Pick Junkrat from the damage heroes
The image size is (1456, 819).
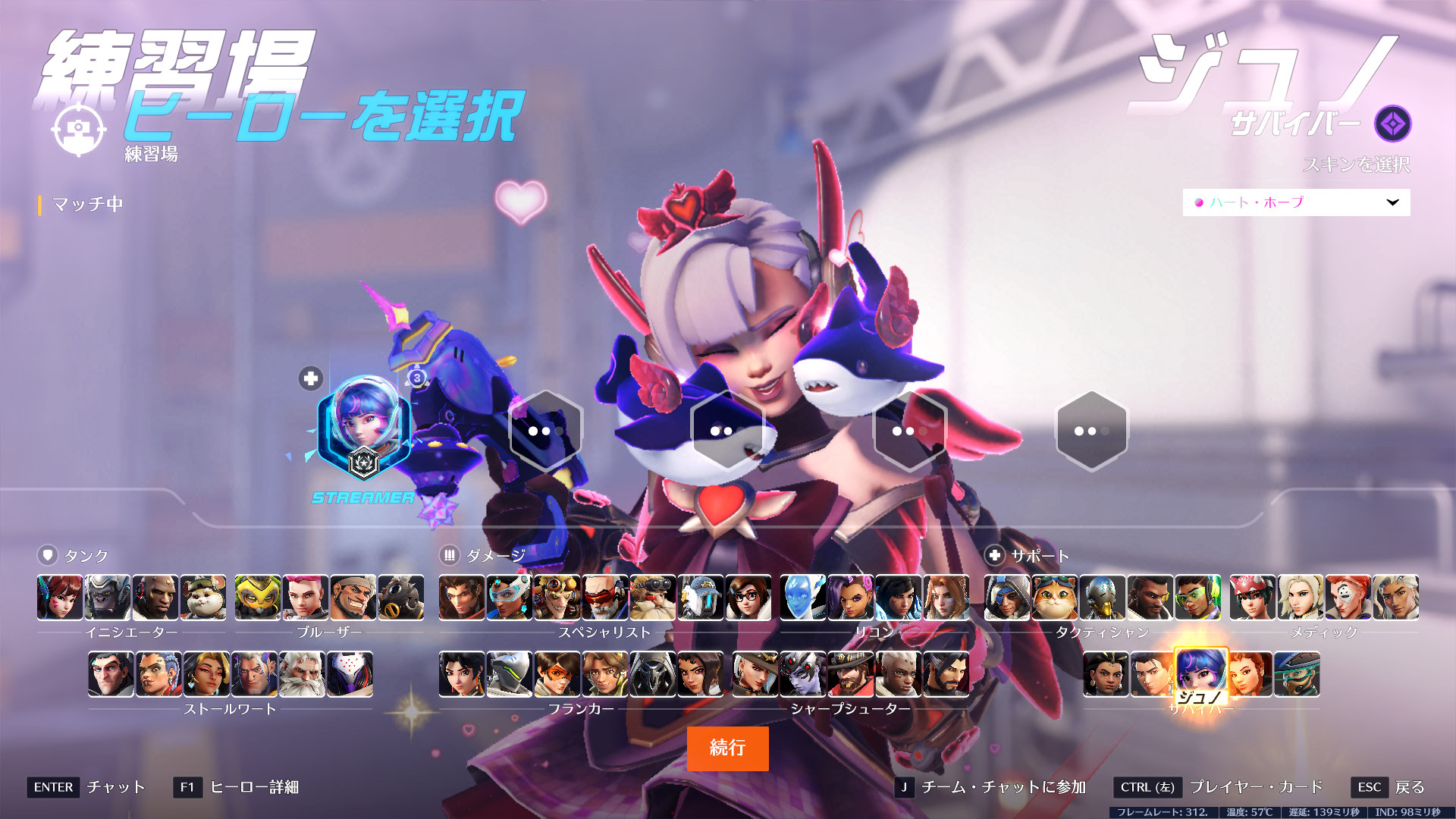click(x=557, y=597)
